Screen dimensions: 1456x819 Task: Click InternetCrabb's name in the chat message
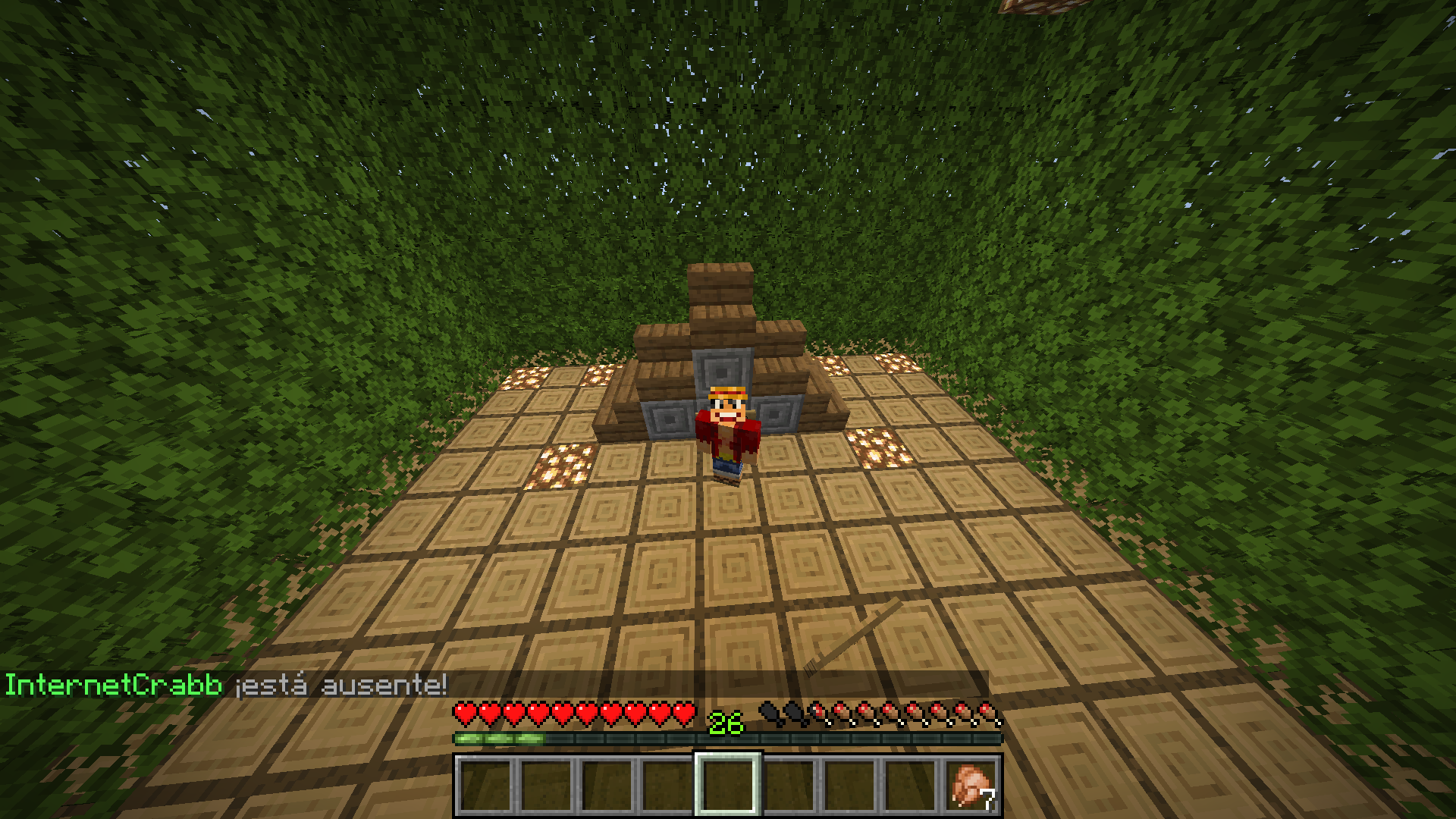(114, 685)
